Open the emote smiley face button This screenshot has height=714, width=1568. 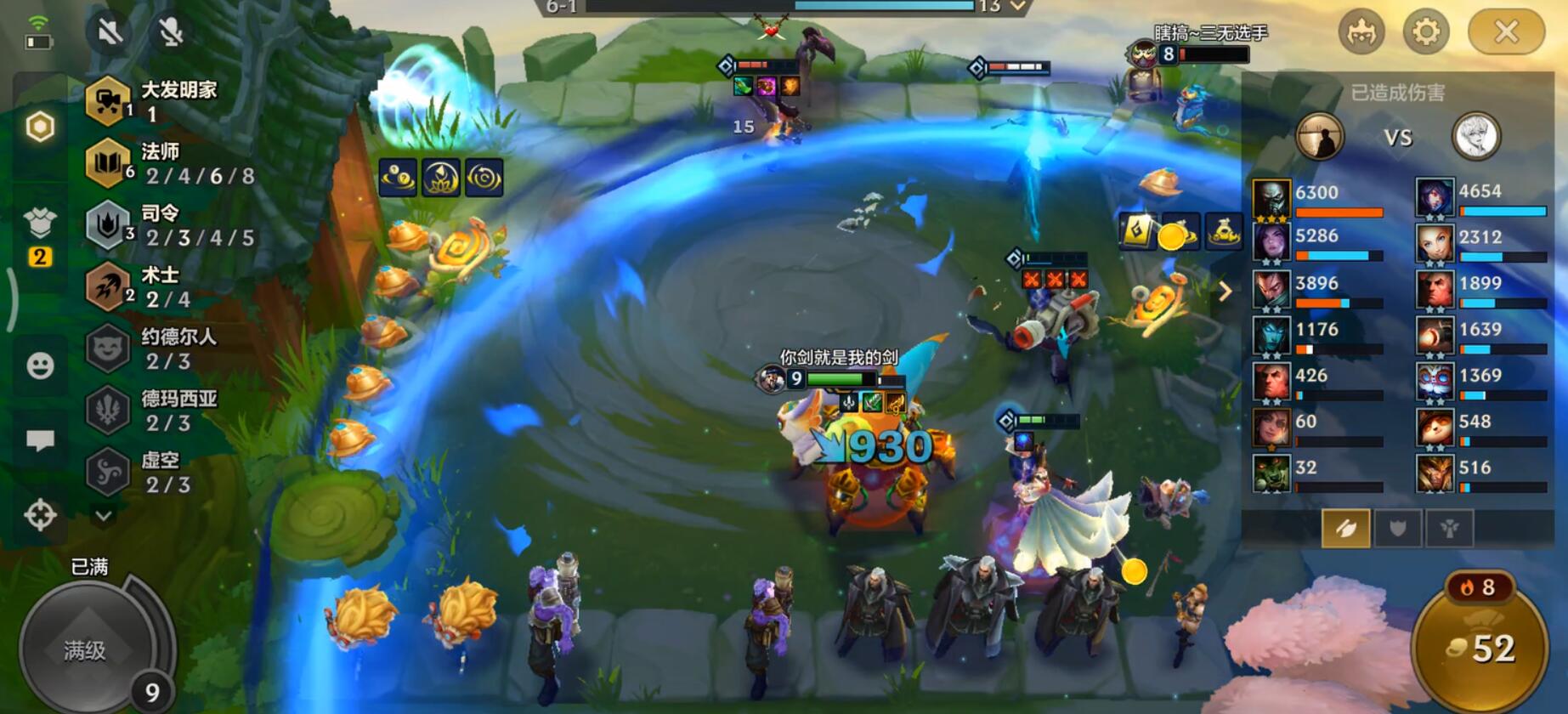point(40,366)
